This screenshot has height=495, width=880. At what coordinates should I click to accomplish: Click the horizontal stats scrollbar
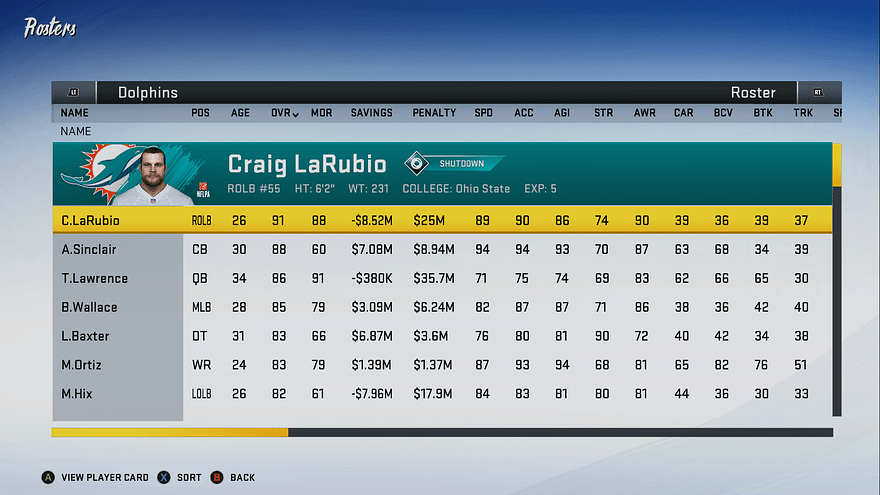(440, 432)
